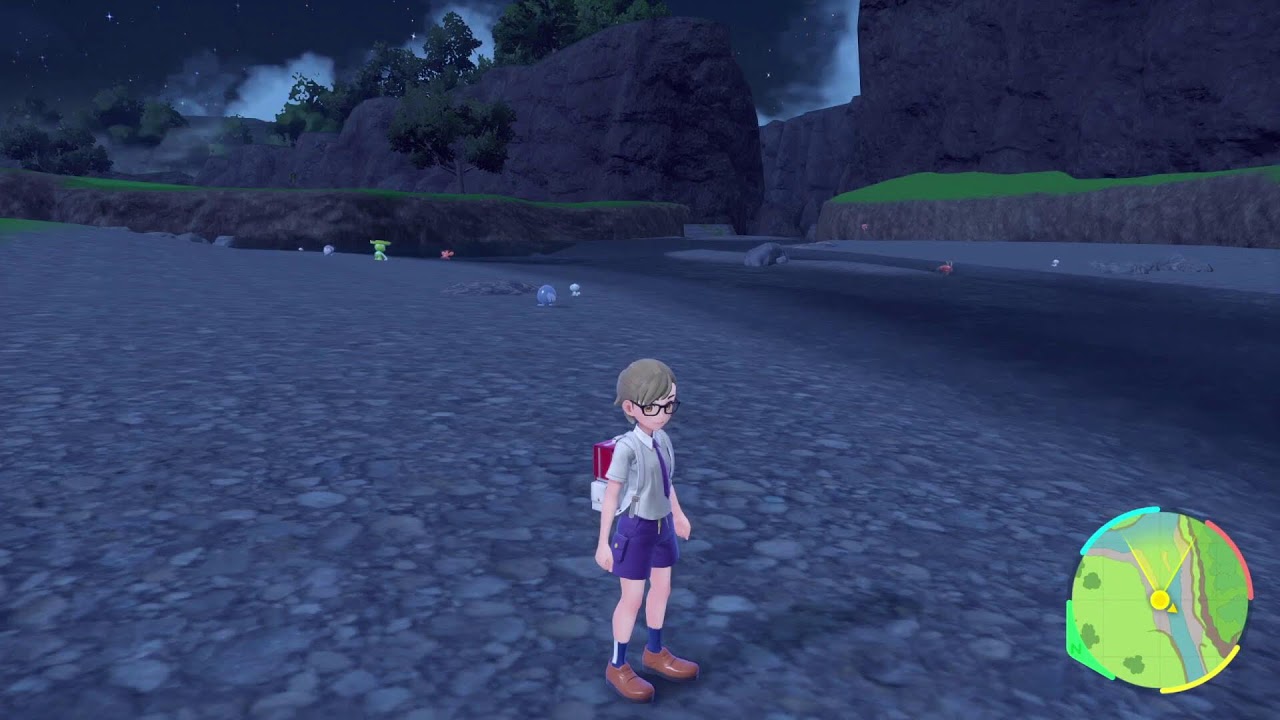Click the small white Pokémon beside the blue one
1280x720 pixels.
[575, 290]
